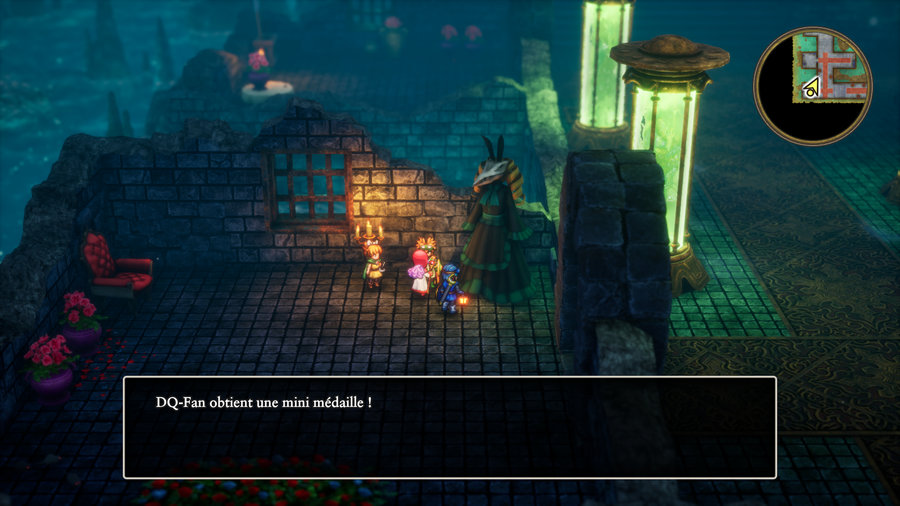Open the circular minimap
This screenshot has height=506, width=900.
pyautogui.click(x=812, y=86)
